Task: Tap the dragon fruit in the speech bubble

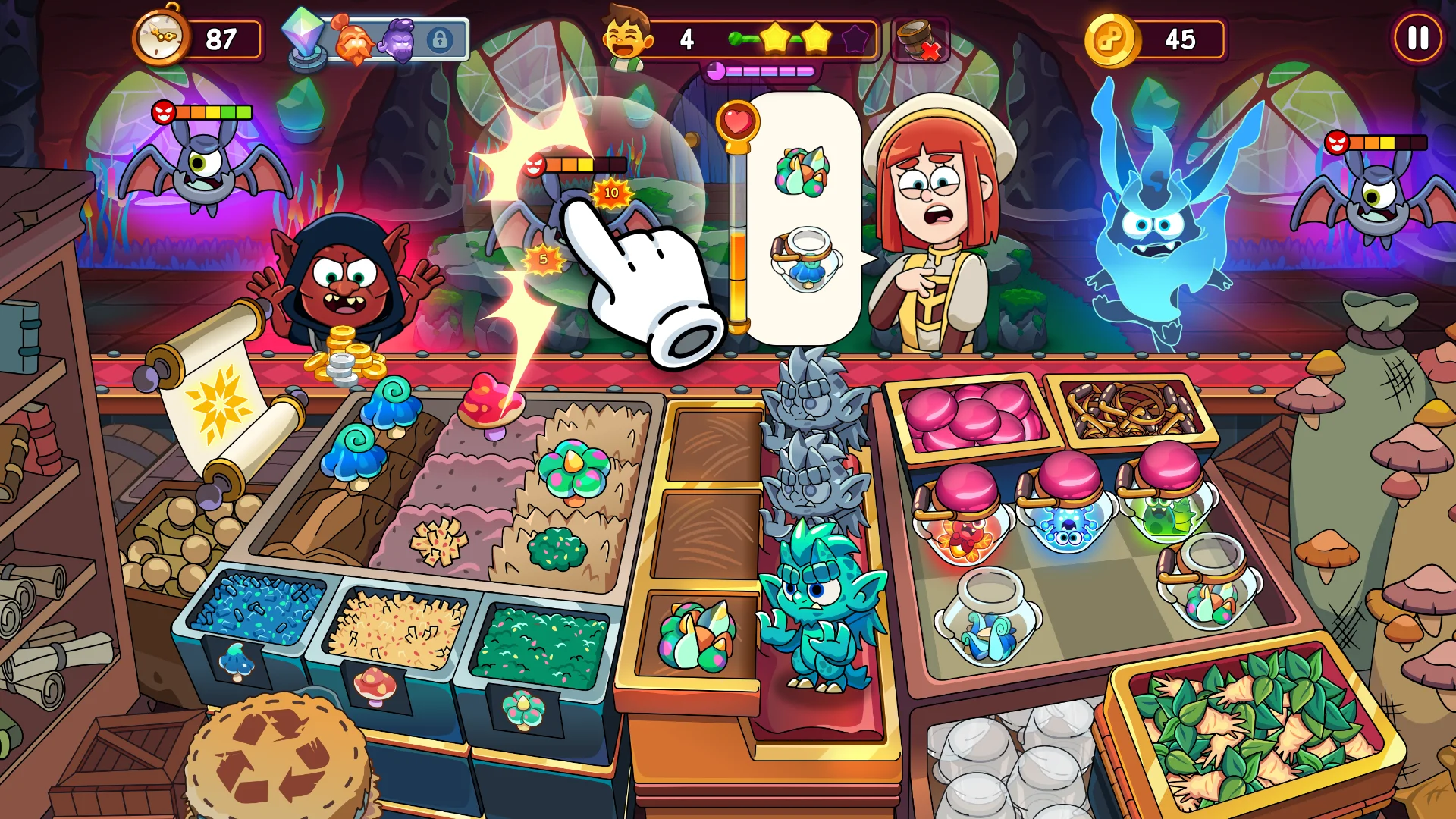Action: [802, 173]
